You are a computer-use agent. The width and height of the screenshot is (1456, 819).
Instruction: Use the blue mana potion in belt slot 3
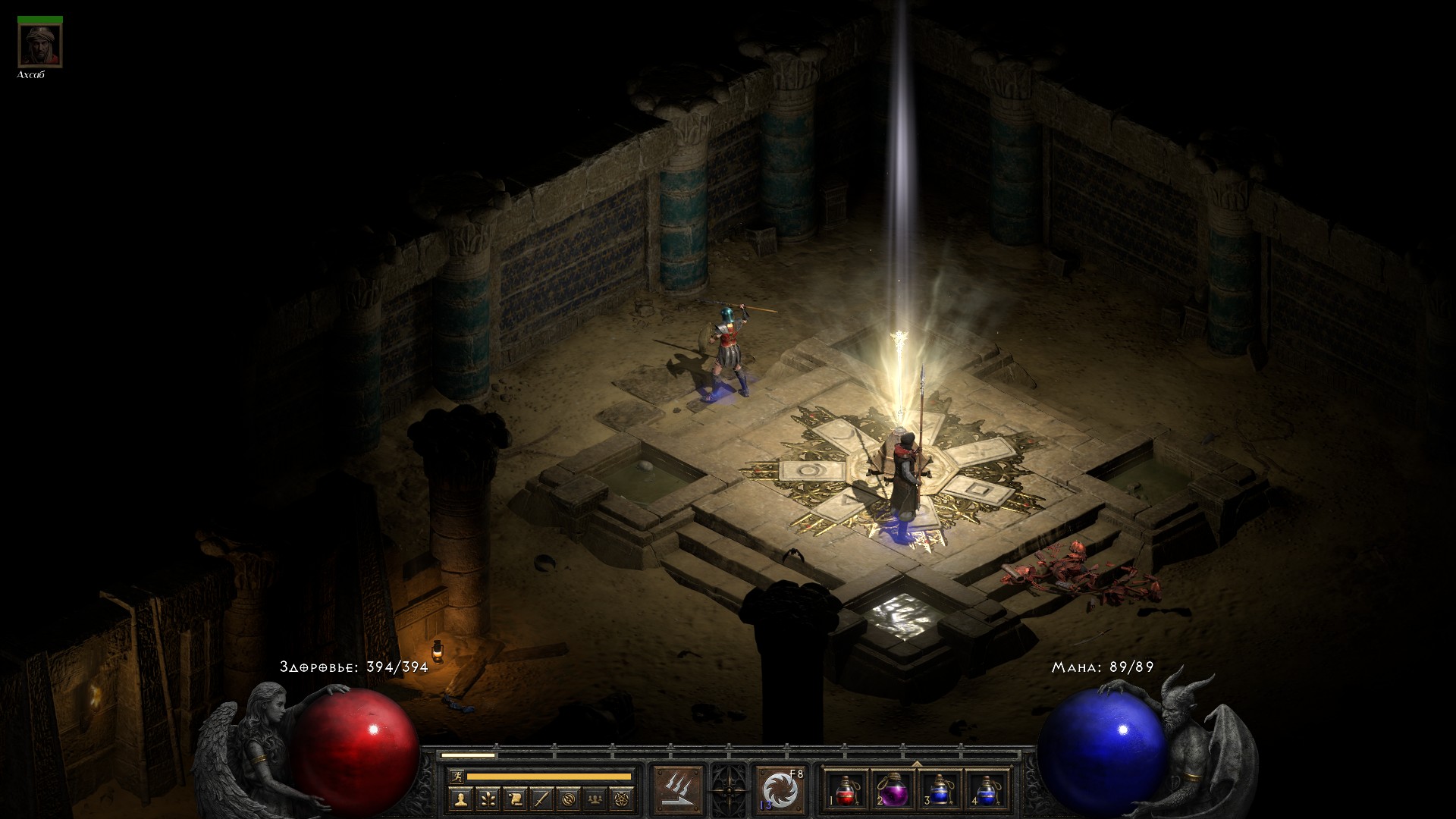click(939, 791)
